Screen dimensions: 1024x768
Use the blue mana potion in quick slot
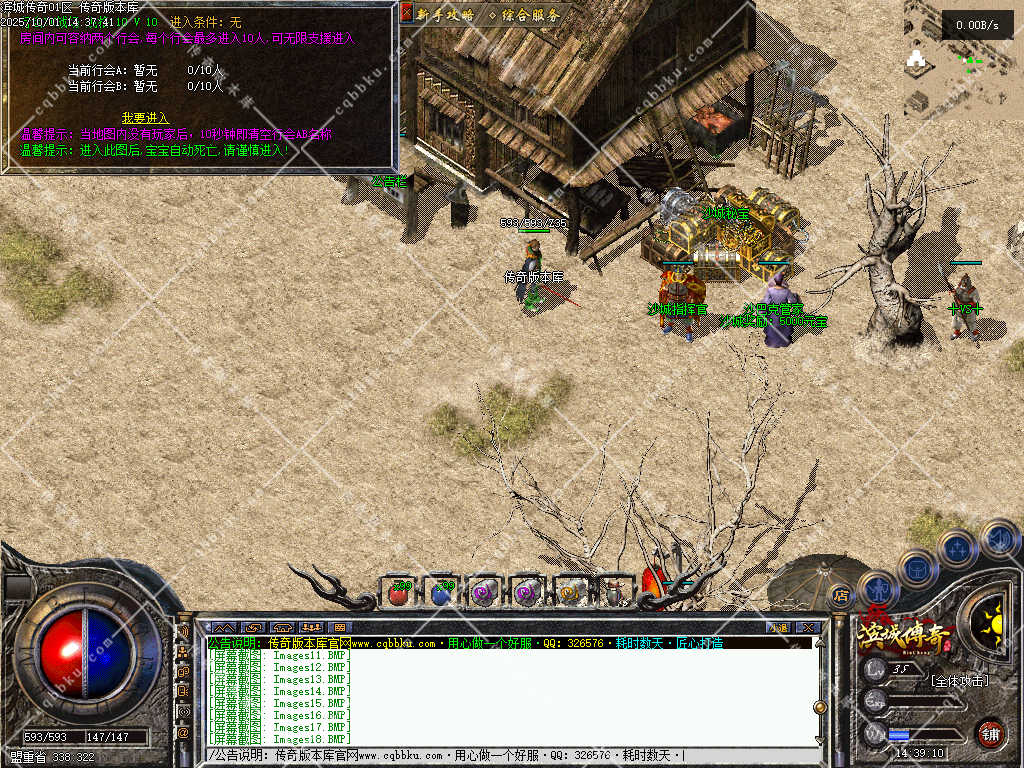pos(442,593)
